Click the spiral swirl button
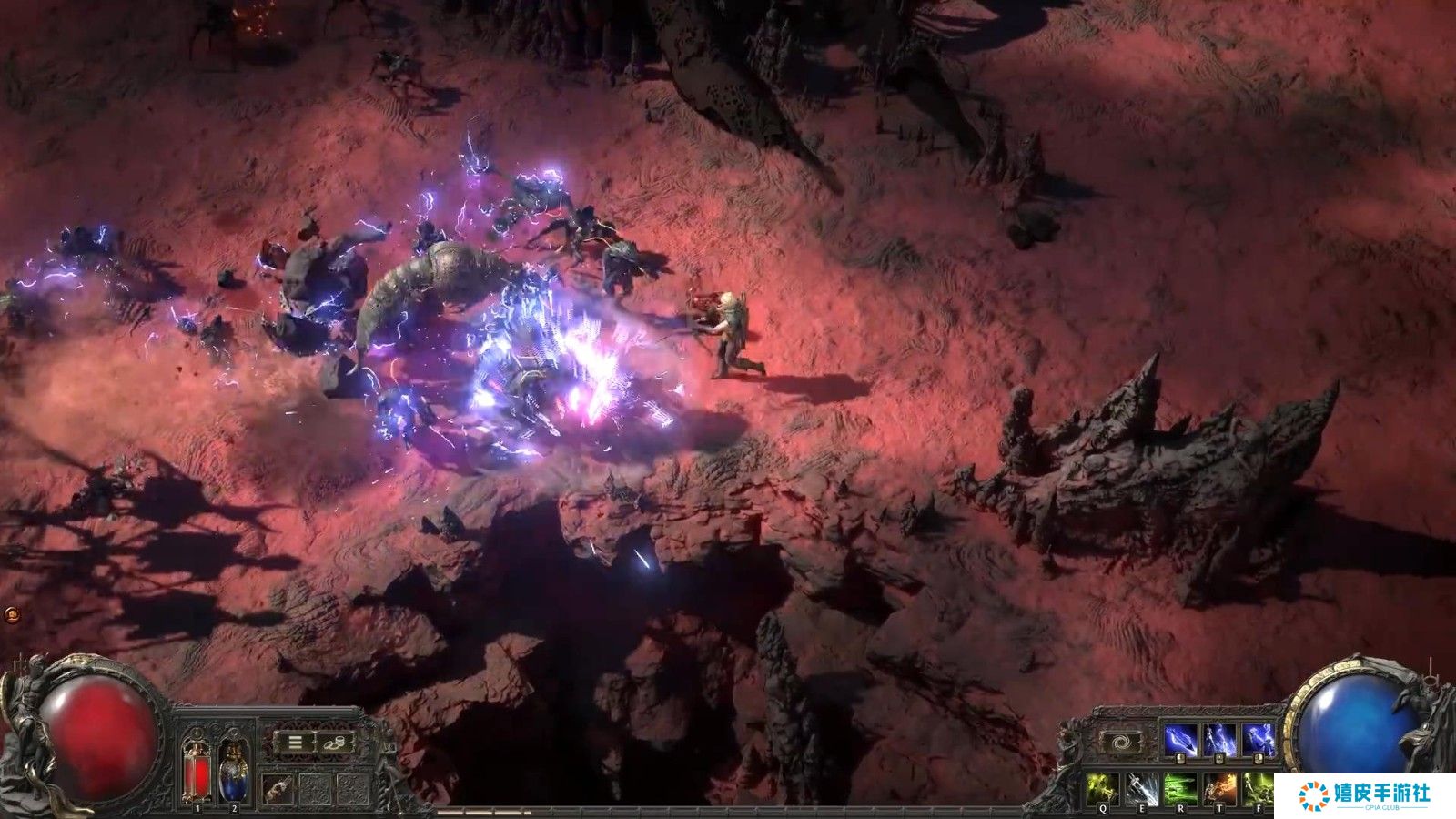Screen dimensions: 1456x819 click(1120, 743)
